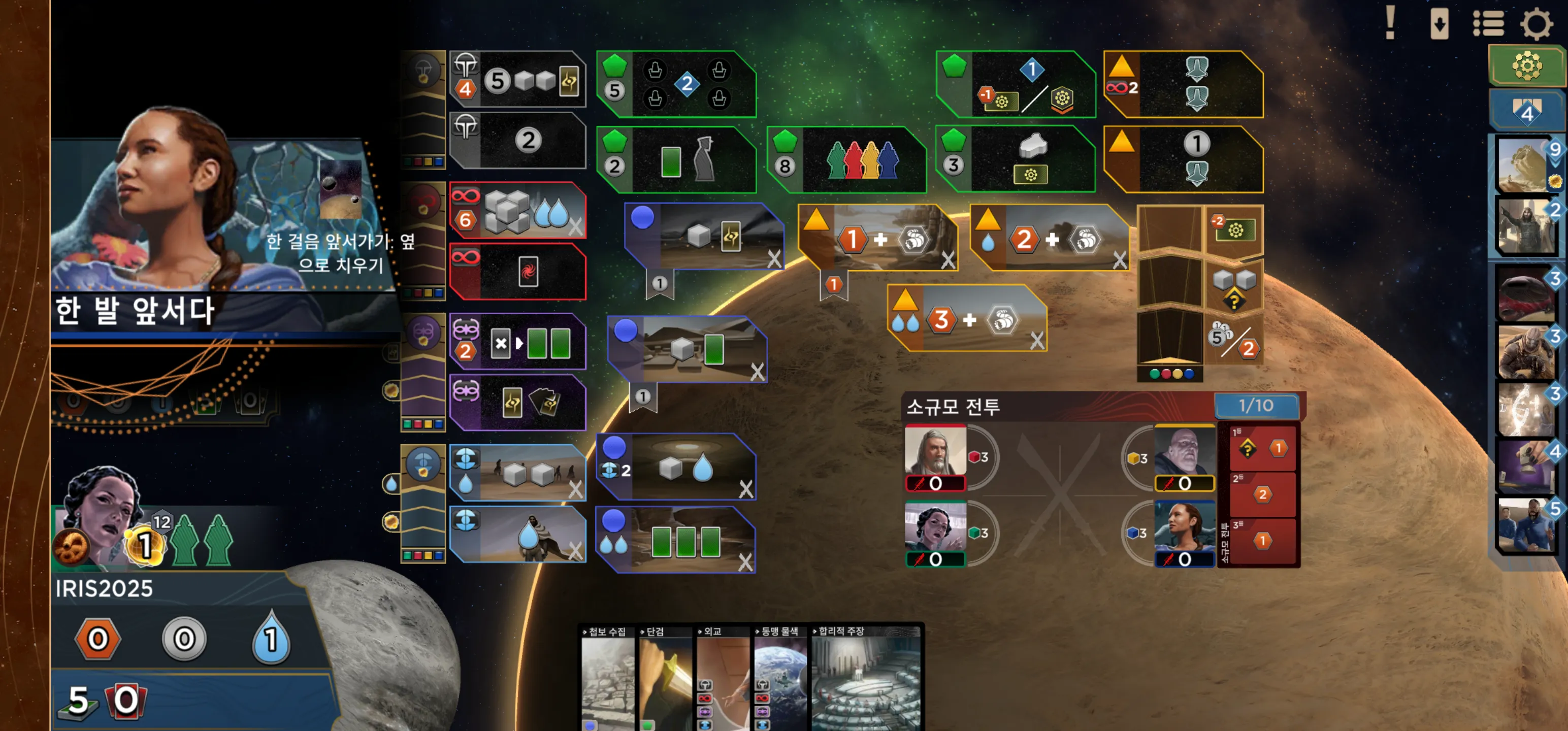Select the red faction space costing 6
Image resolution: width=1568 pixels, height=731 pixels.
tap(518, 211)
